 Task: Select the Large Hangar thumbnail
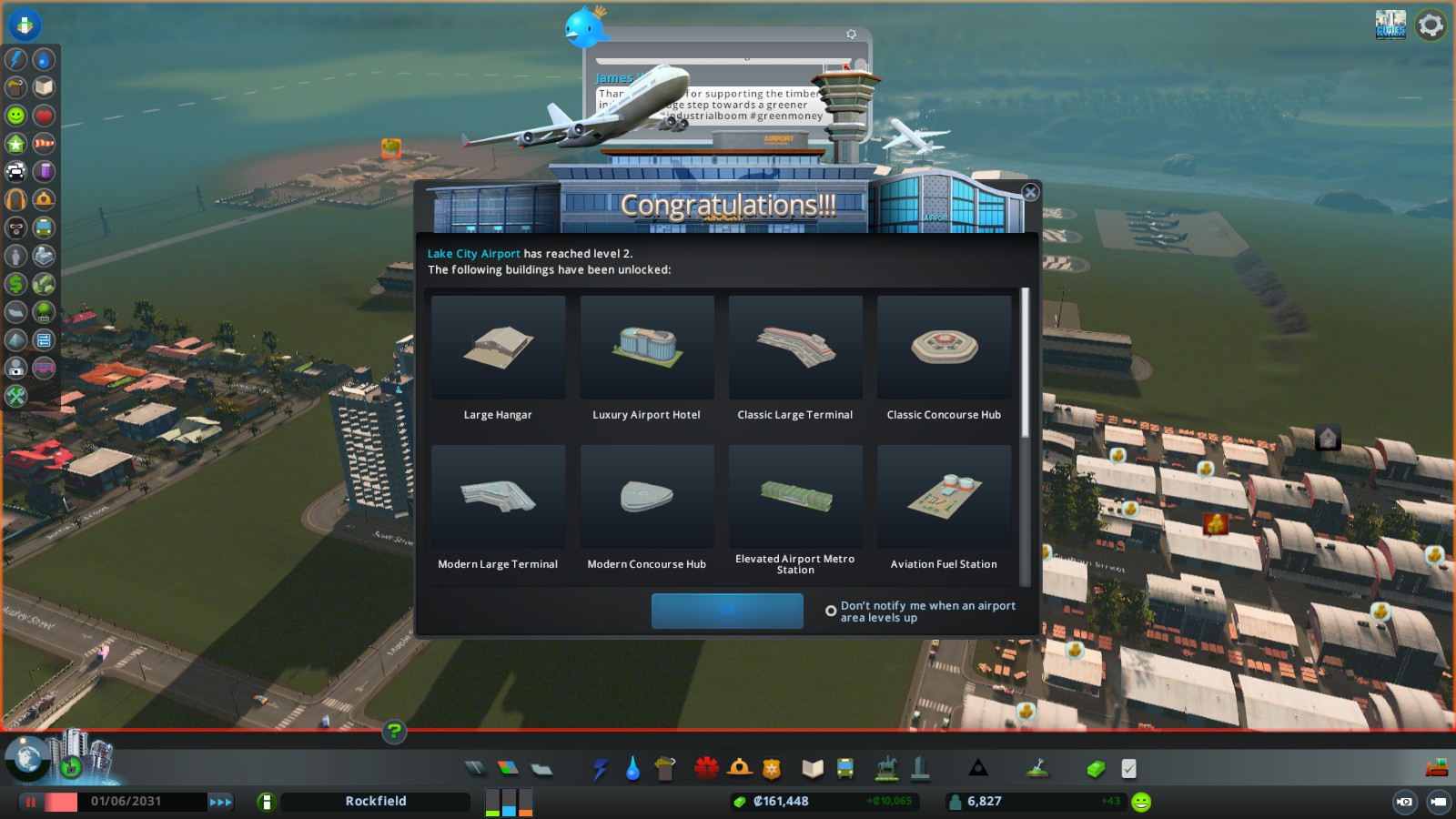(x=498, y=348)
